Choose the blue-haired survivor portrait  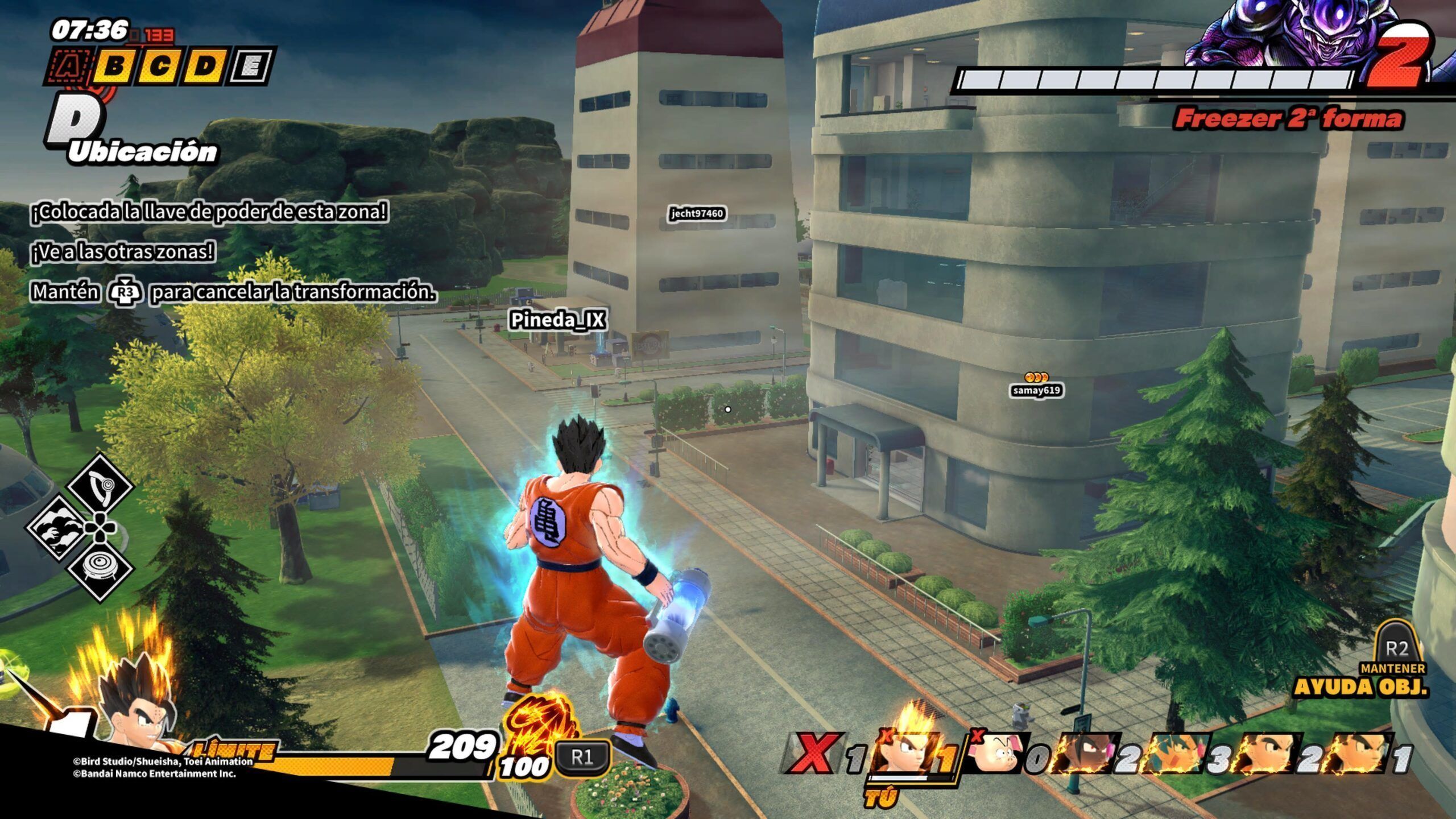pyautogui.click(x=1176, y=754)
